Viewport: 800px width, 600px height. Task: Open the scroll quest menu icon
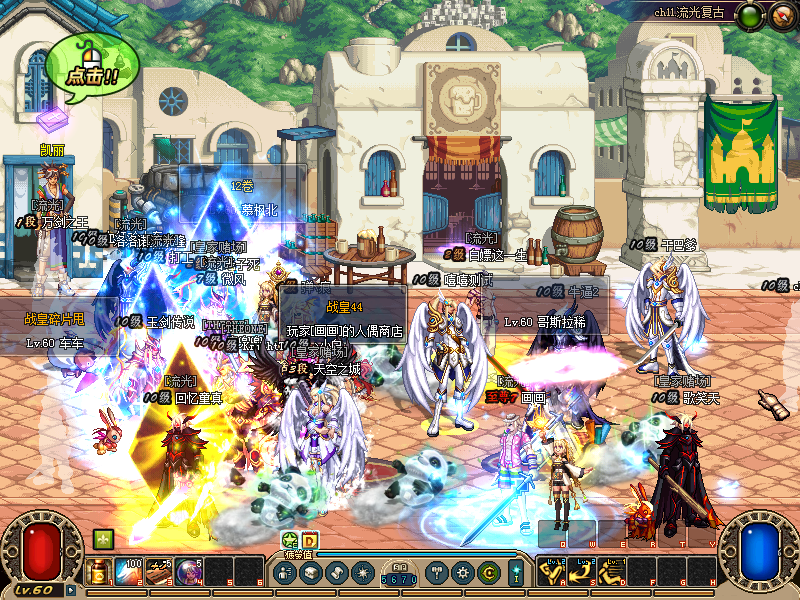tap(336, 573)
